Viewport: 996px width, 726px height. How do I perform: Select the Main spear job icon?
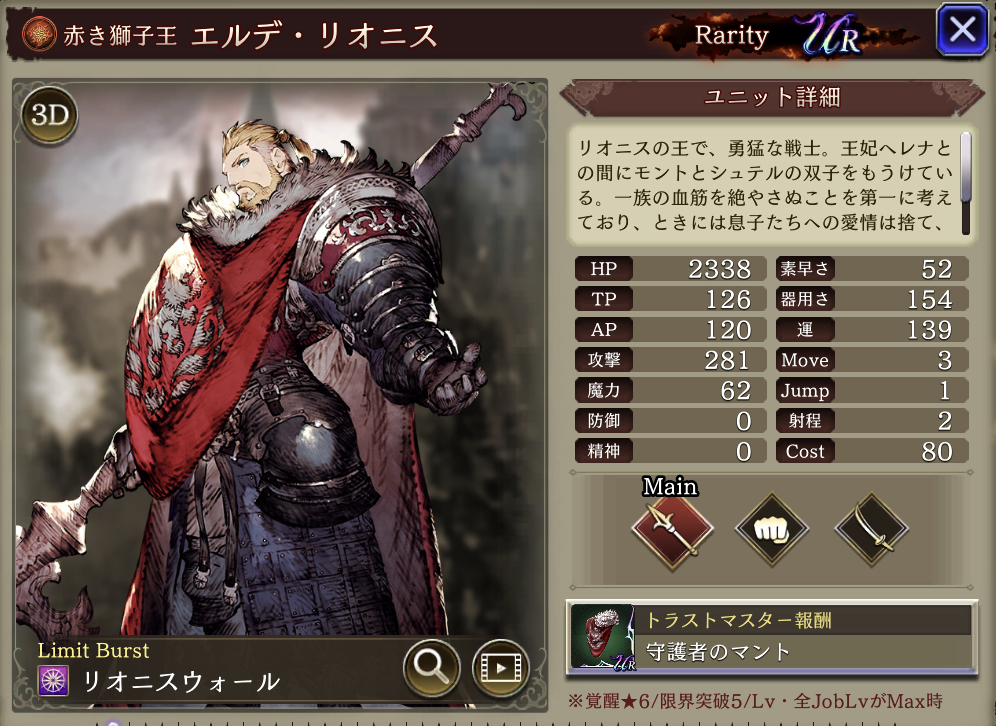pyautogui.click(x=671, y=527)
